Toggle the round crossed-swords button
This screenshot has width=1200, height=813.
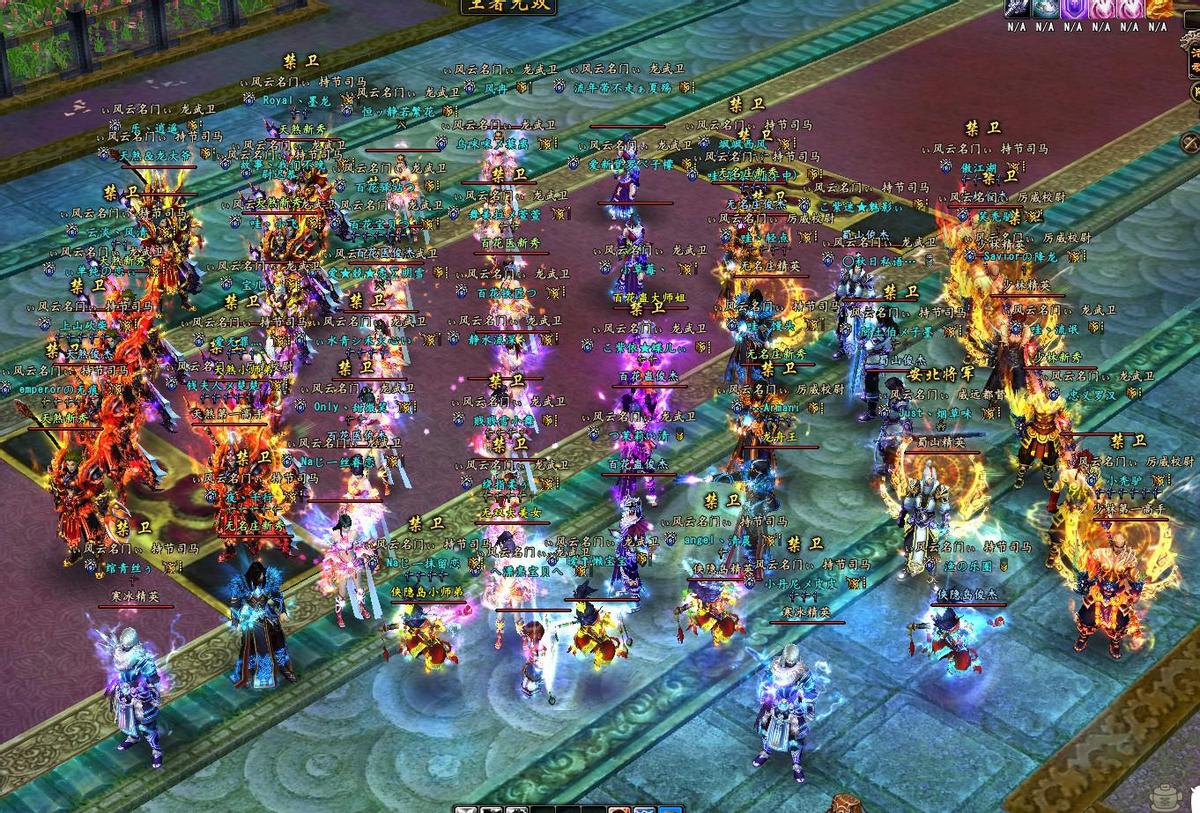1190,142
